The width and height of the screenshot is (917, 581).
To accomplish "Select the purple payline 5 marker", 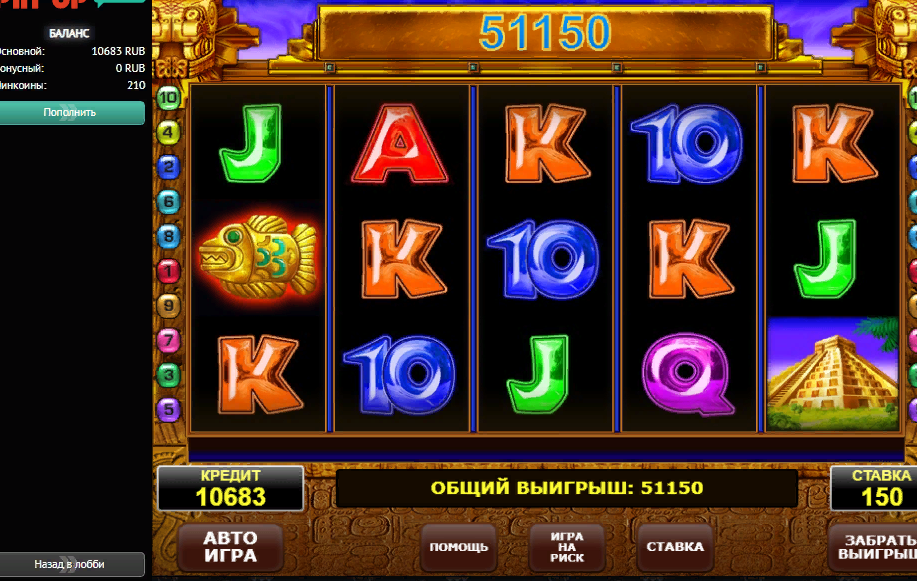I will [168, 408].
